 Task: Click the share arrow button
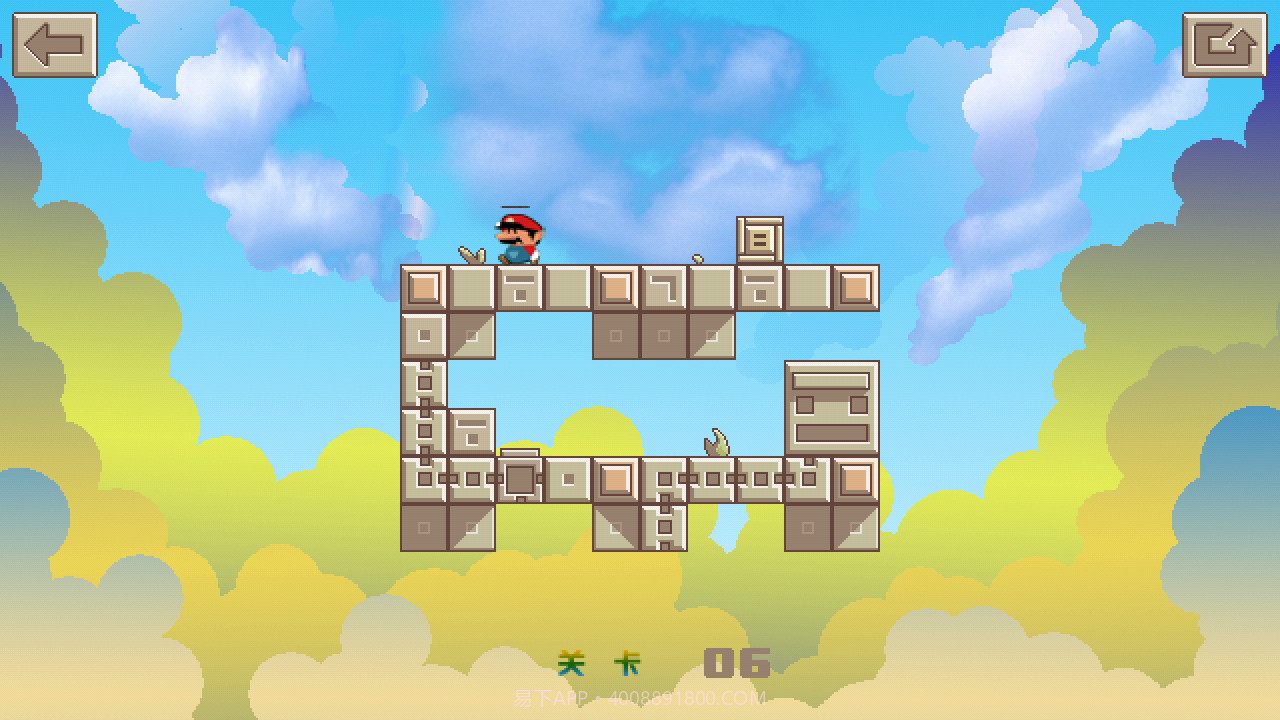click(x=1224, y=45)
